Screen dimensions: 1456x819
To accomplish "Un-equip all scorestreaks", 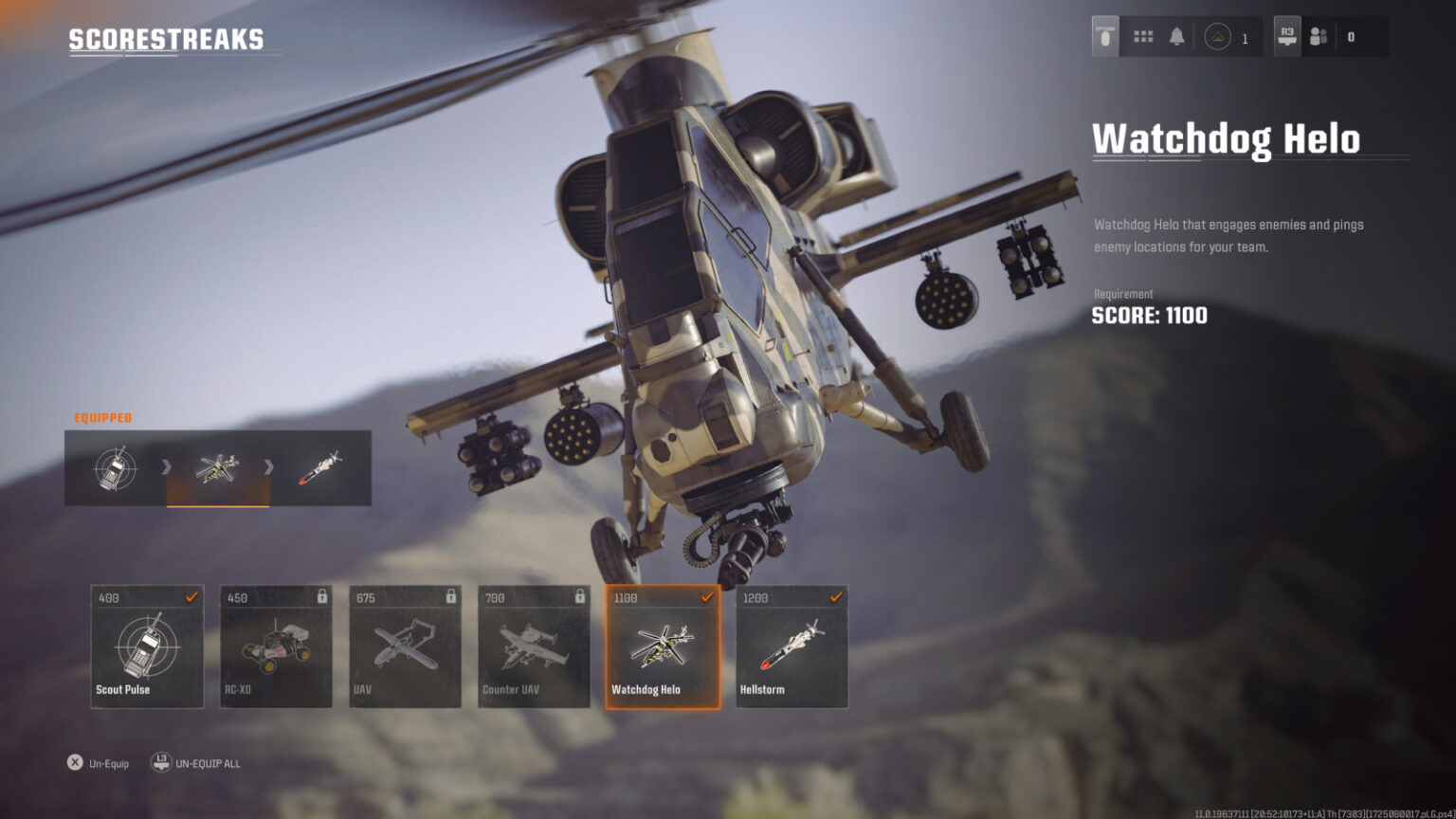I will pyautogui.click(x=196, y=763).
